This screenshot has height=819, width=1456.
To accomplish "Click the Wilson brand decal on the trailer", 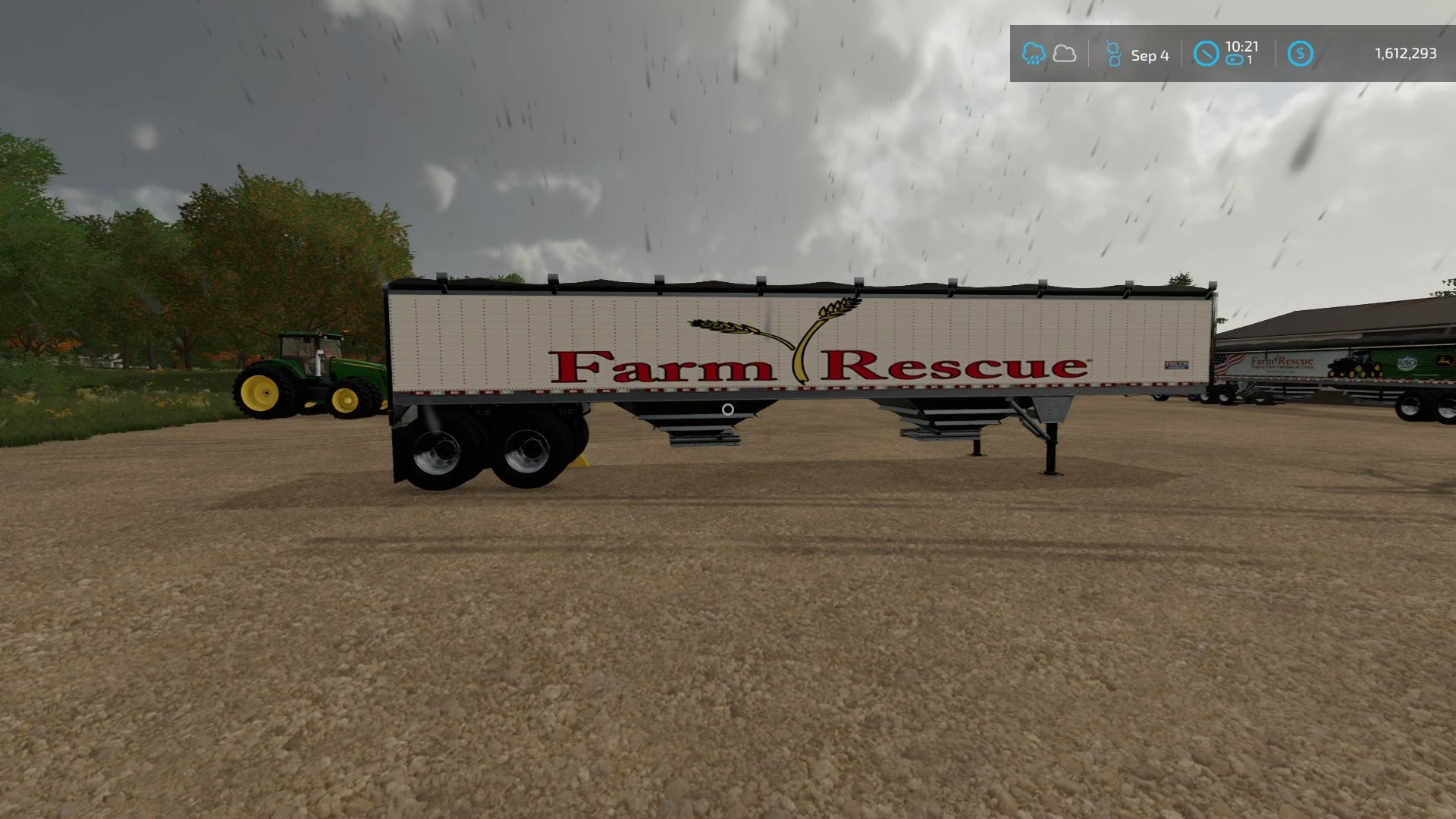I will [1177, 366].
